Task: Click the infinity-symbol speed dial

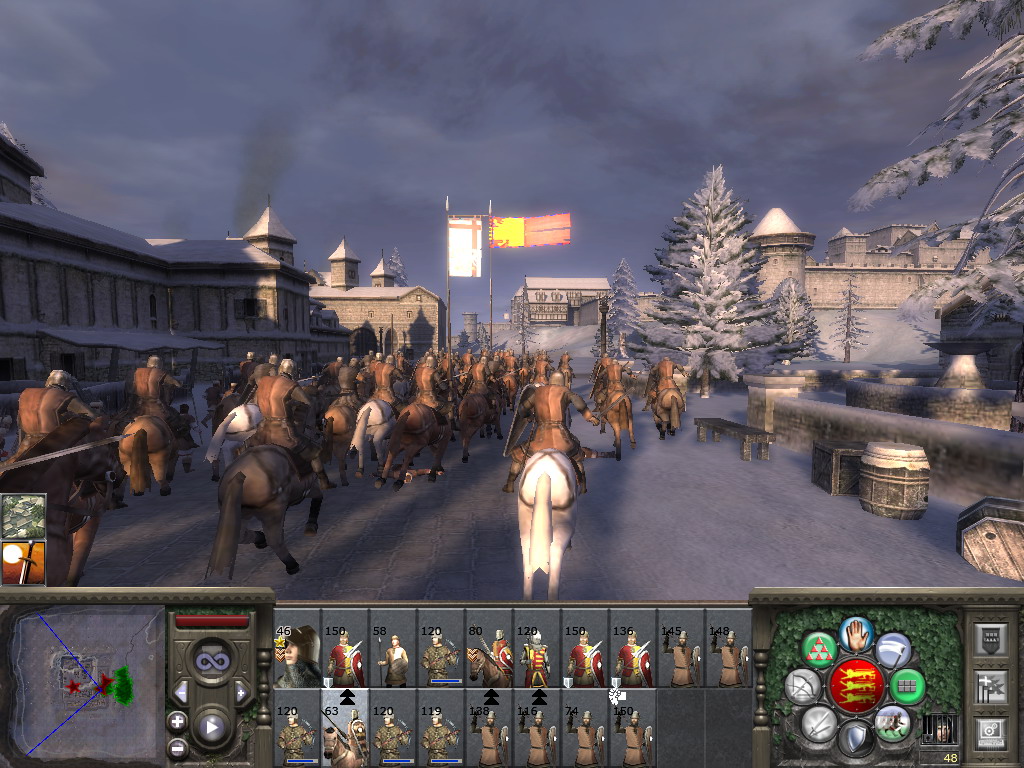Action: click(211, 661)
